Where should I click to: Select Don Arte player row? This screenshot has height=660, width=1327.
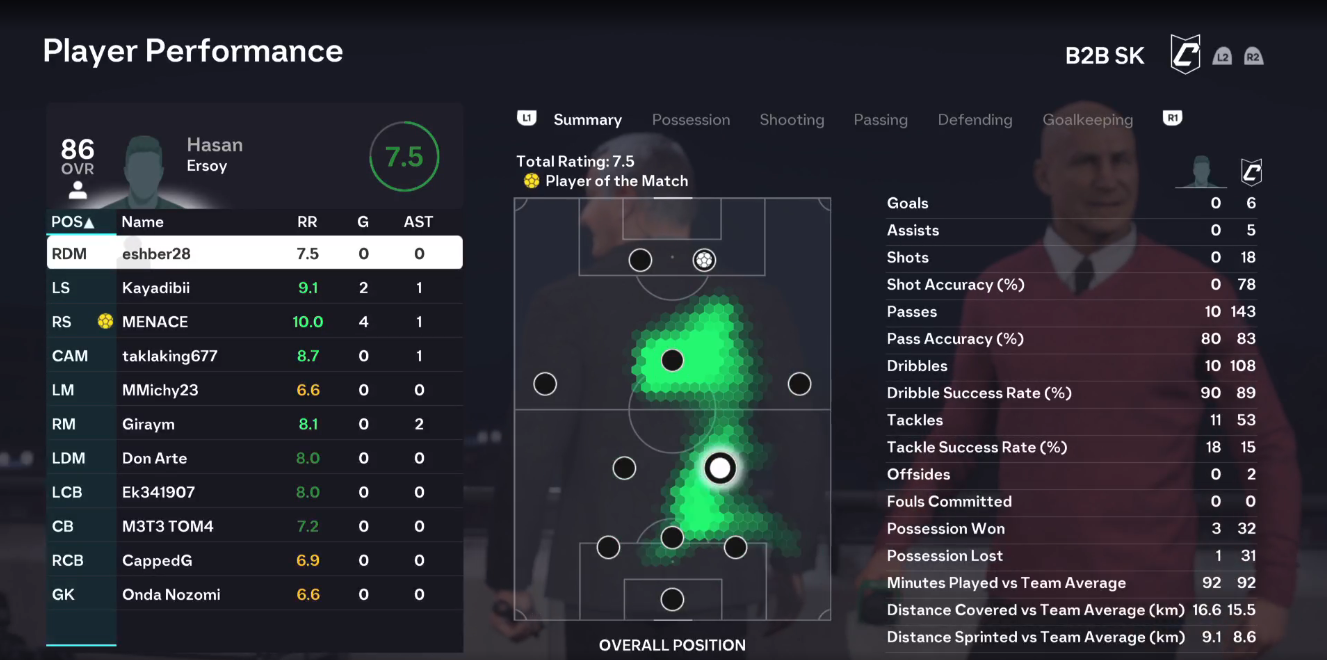[255, 458]
